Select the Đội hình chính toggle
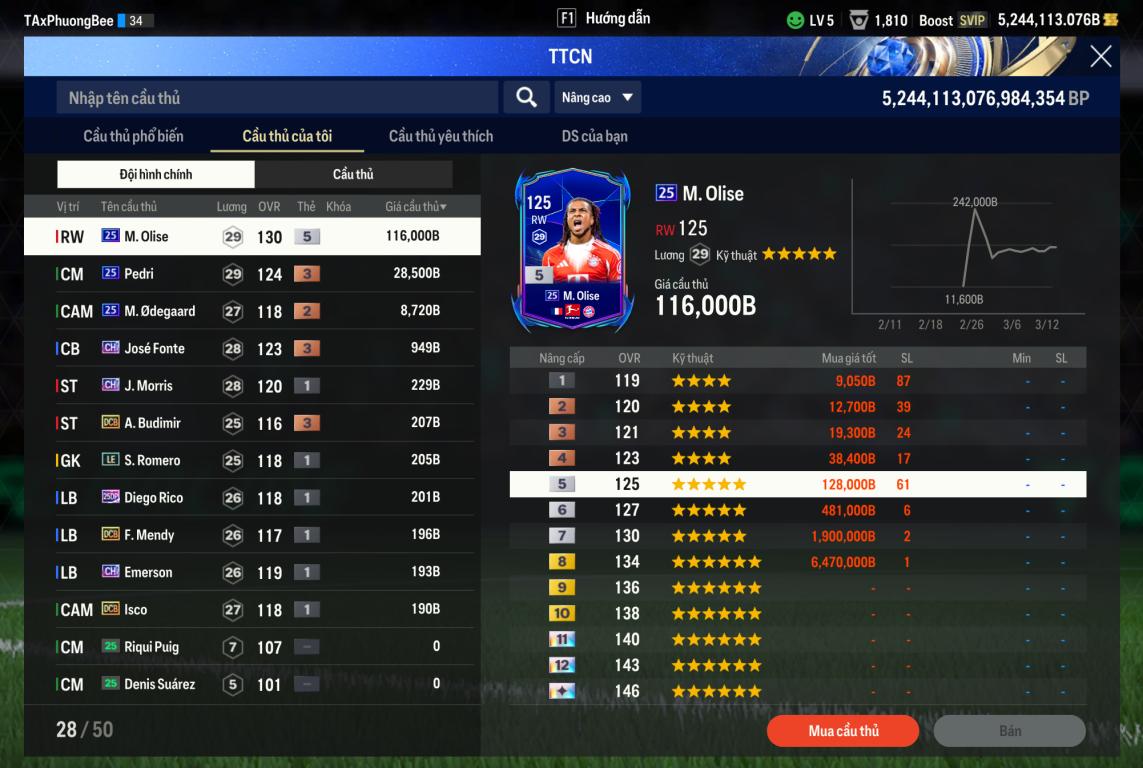The width and height of the screenshot is (1143, 768). tap(156, 175)
